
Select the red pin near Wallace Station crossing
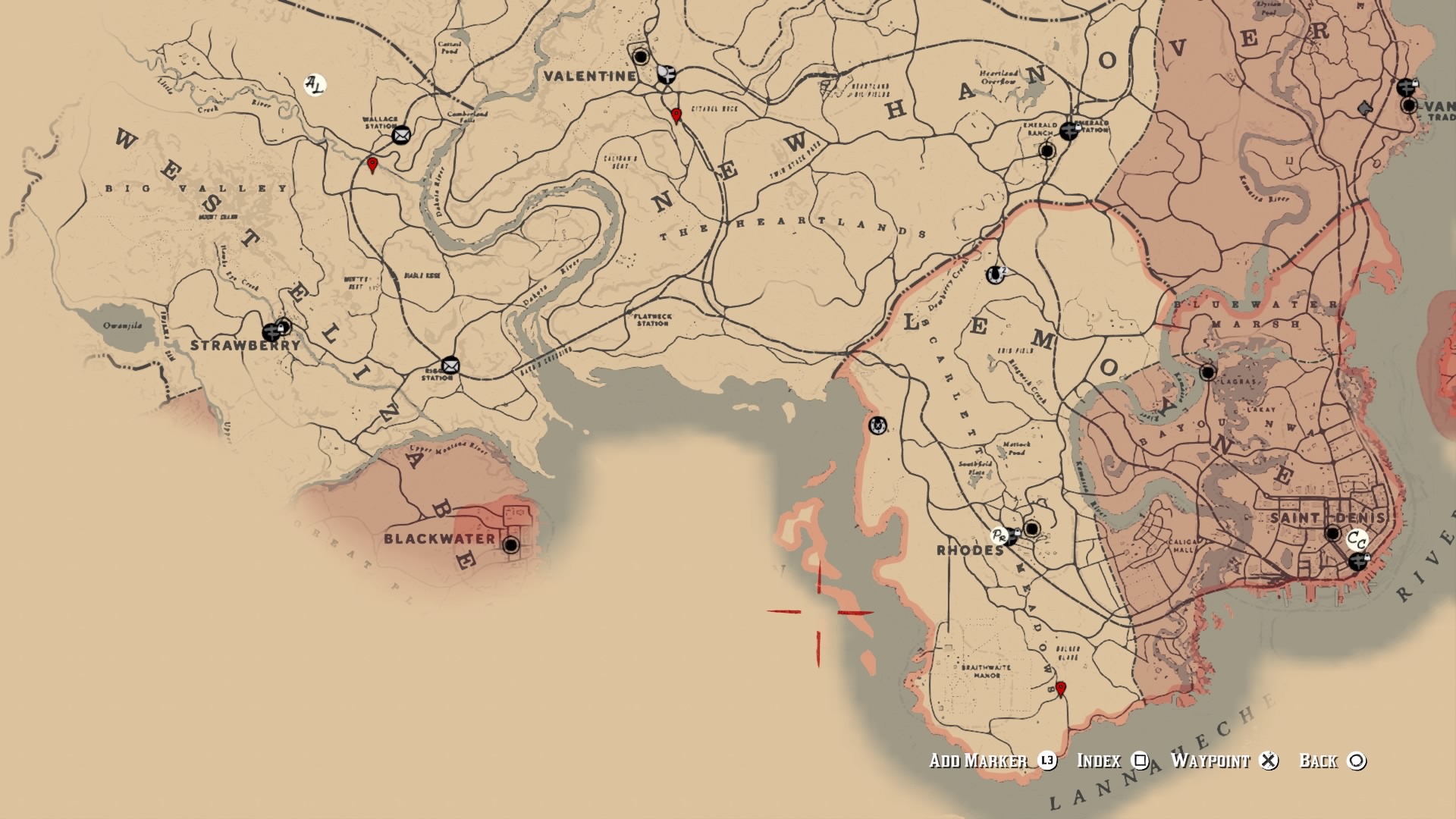tap(371, 164)
